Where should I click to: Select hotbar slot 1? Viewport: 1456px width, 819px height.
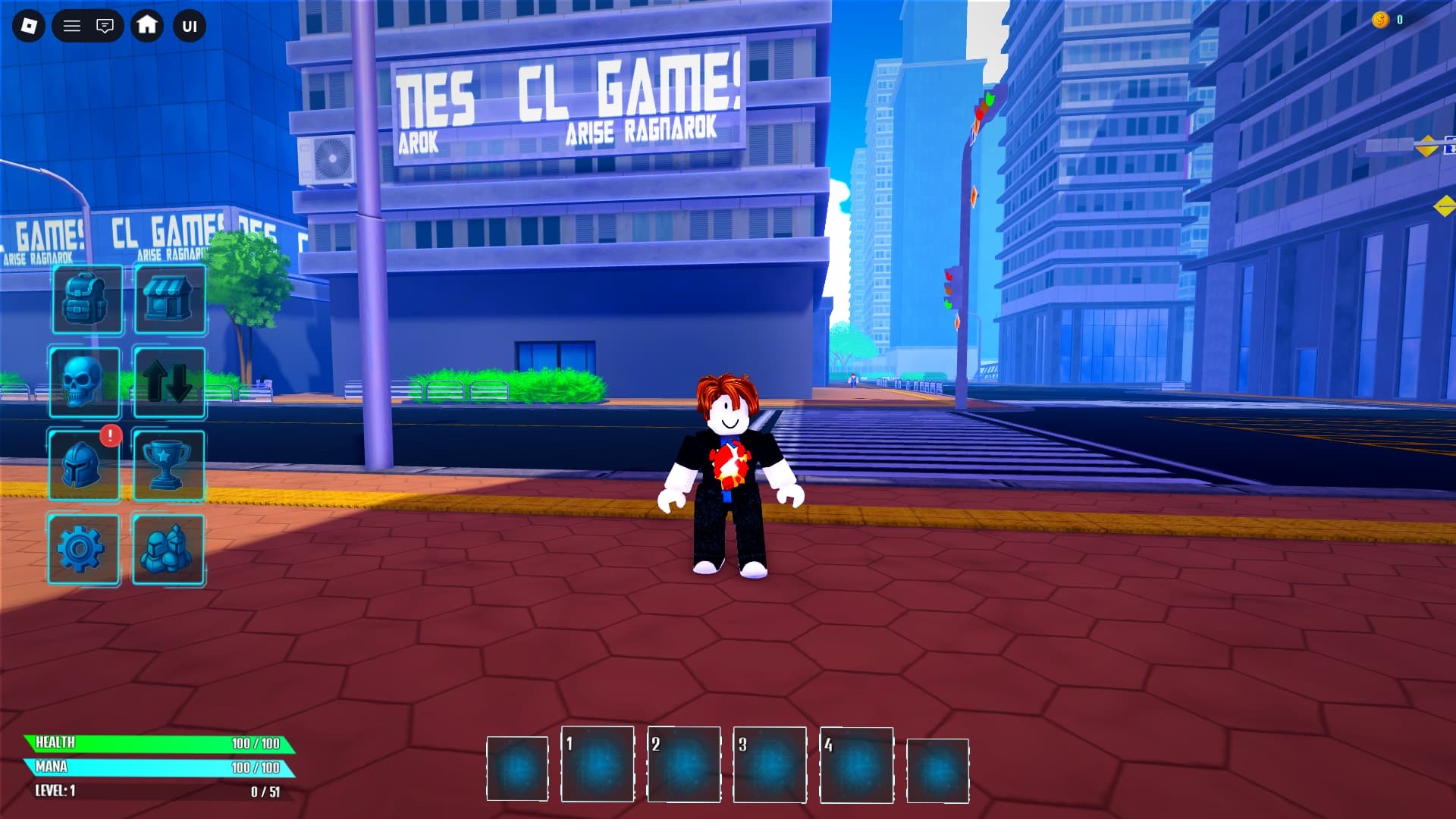click(598, 764)
